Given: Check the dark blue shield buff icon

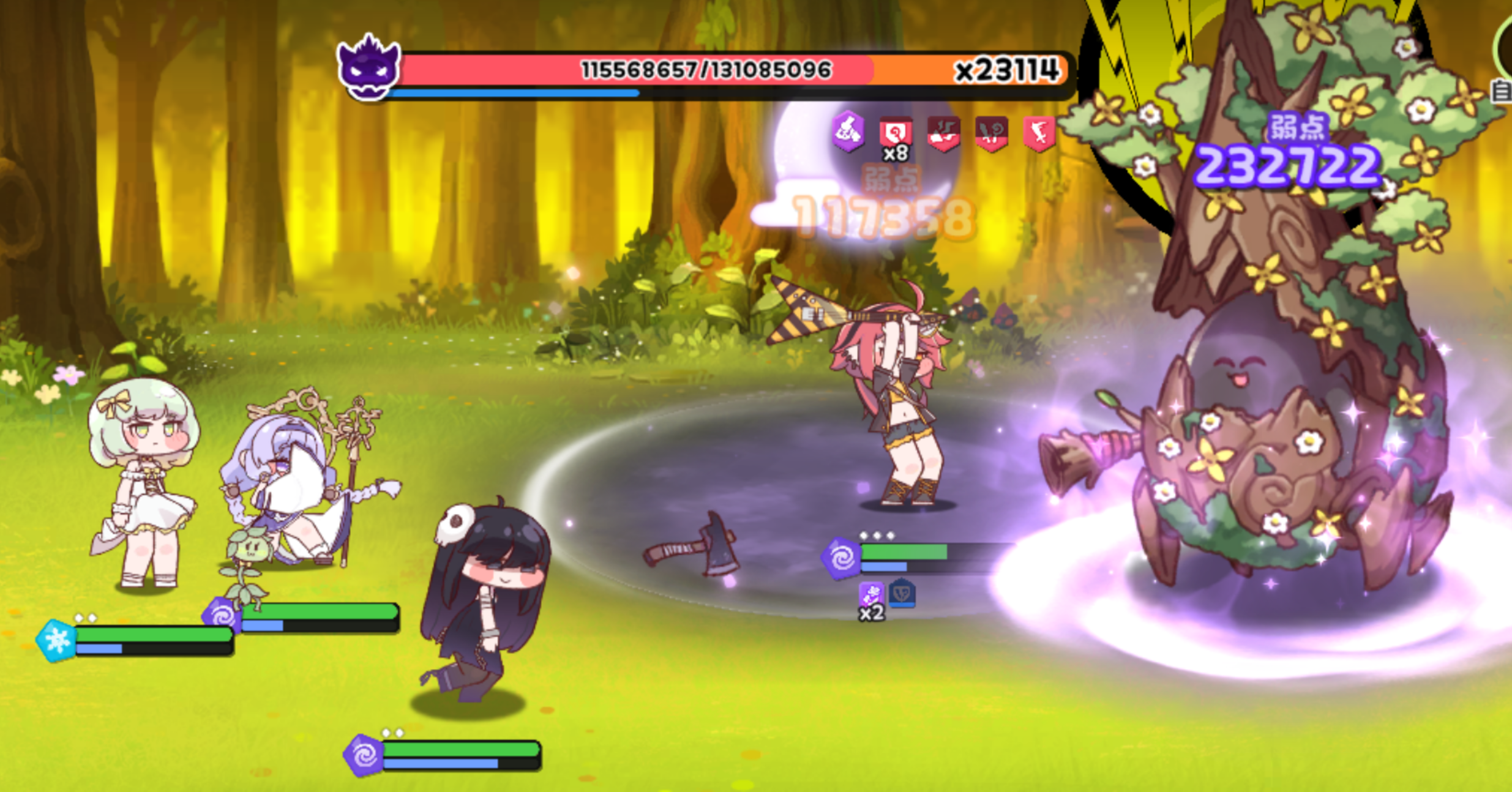Looking at the screenshot, I should coord(902,593).
